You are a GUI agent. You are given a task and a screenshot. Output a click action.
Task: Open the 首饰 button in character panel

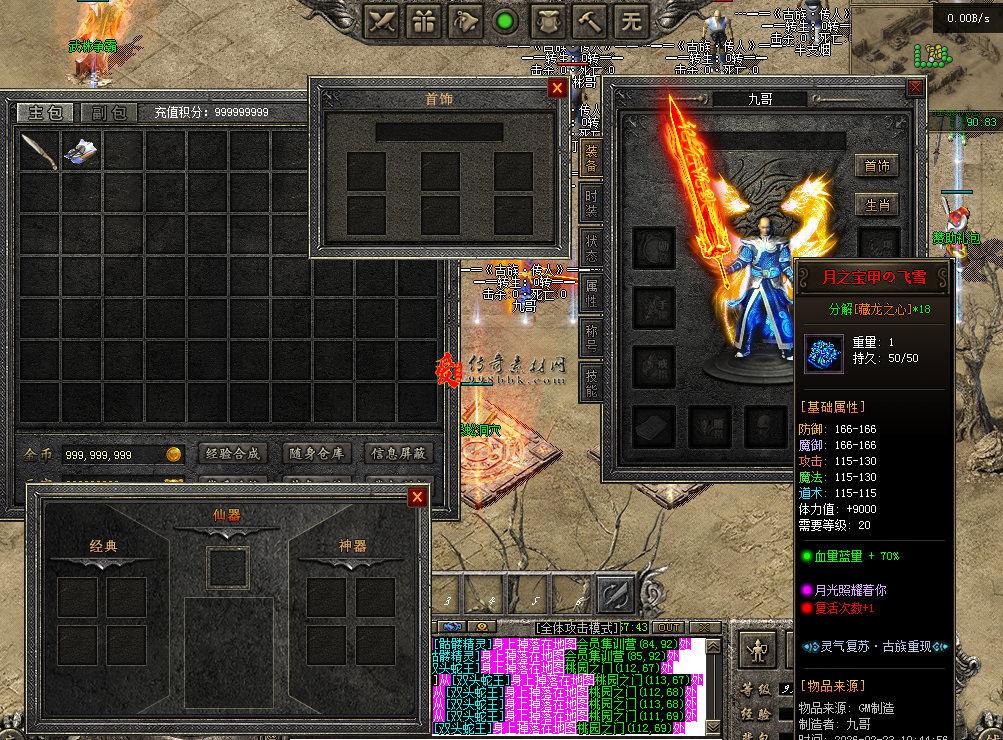click(x=877, y=166)
